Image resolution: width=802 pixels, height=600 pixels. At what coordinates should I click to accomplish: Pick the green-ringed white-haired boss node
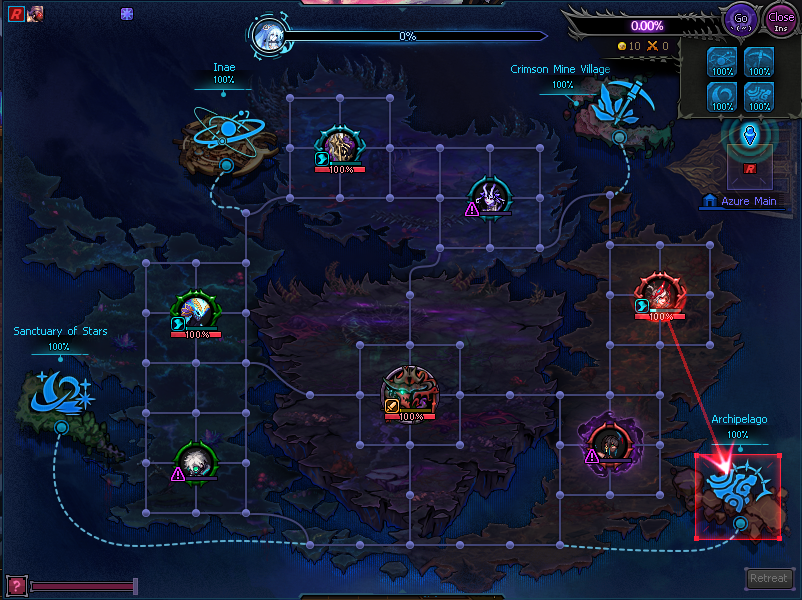tap(196, 462)
